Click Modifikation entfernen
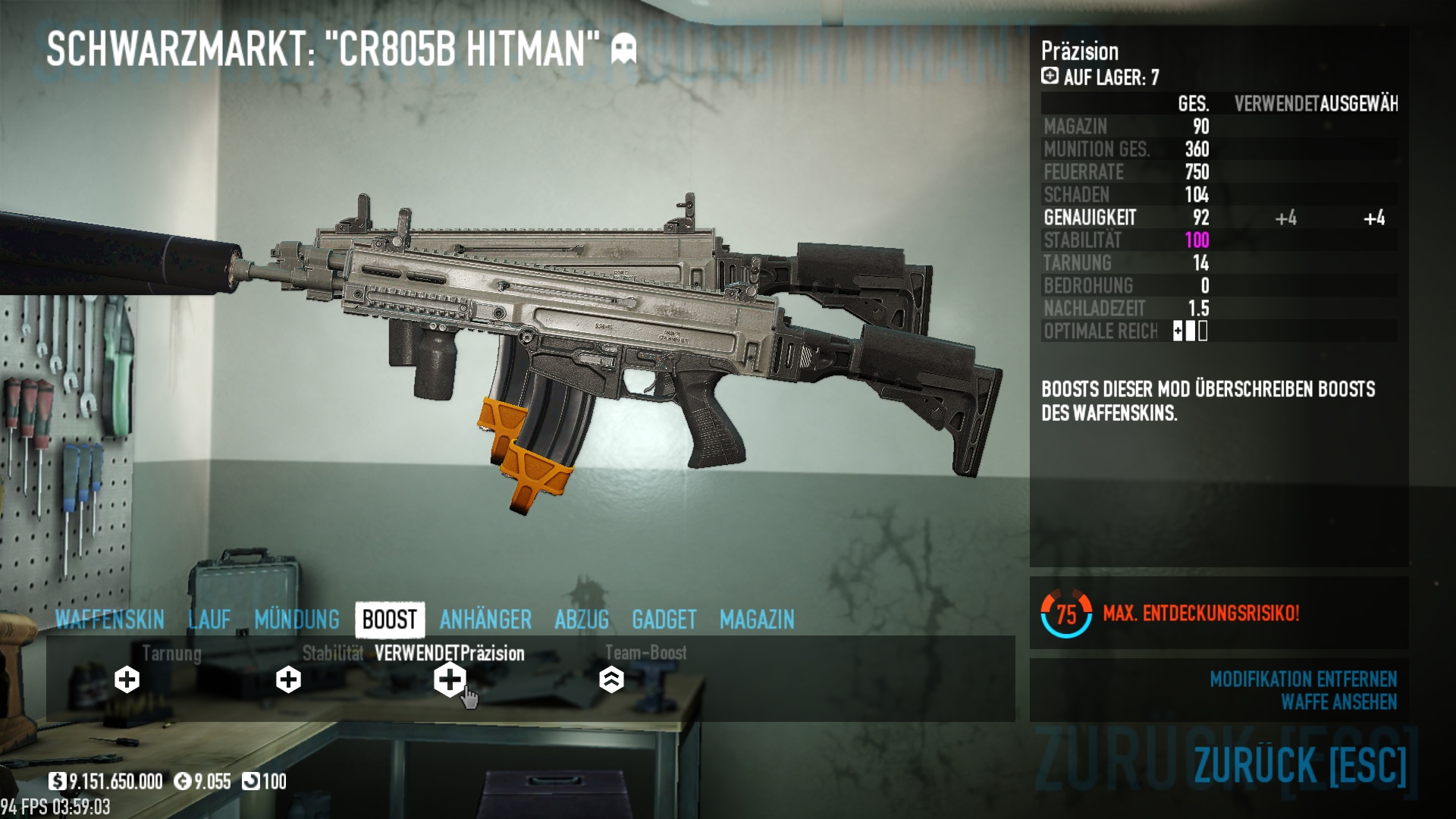The width and height of the screenshot is (1456, 819). click(1303, 679)
